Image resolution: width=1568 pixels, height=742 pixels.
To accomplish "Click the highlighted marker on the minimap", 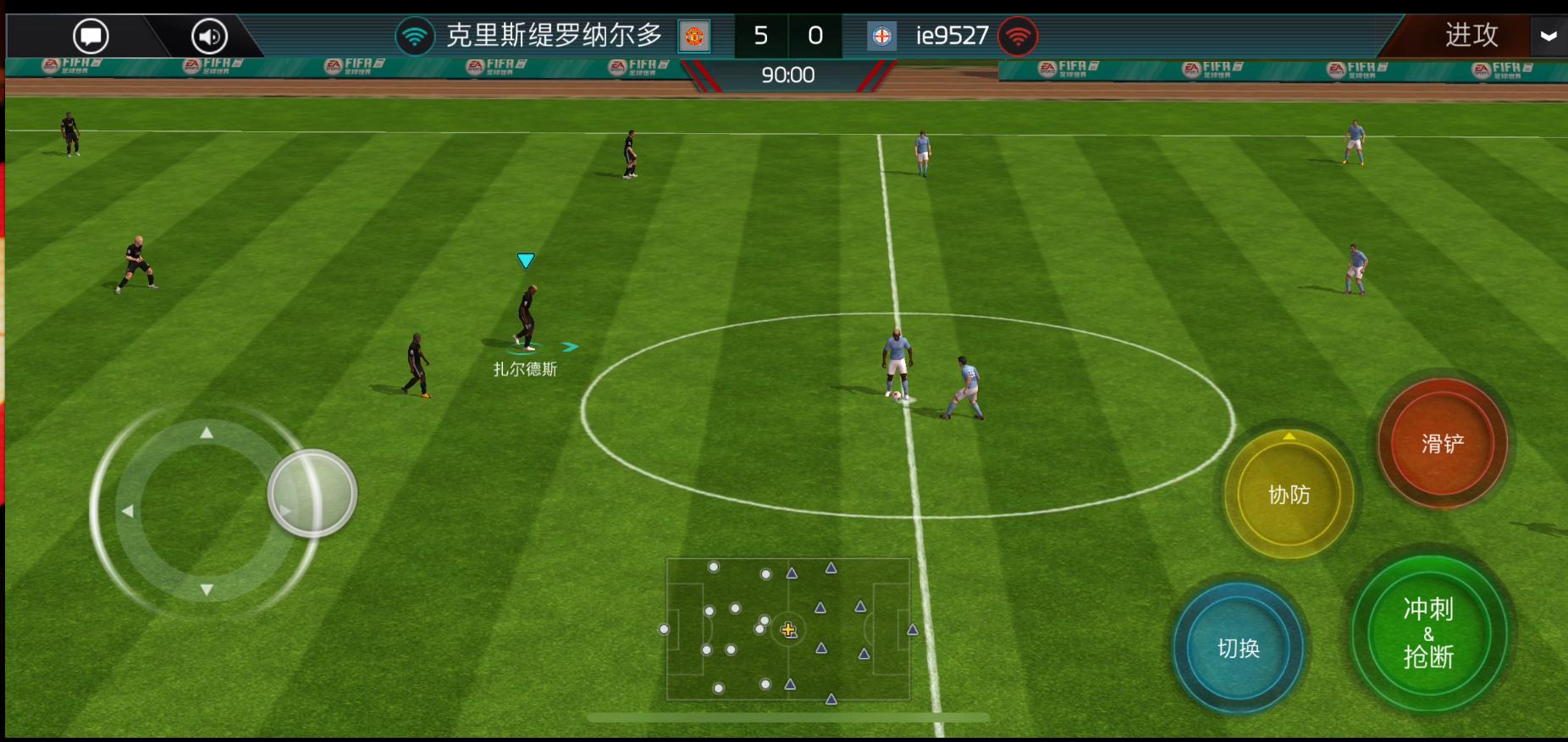I will [789, 630].
